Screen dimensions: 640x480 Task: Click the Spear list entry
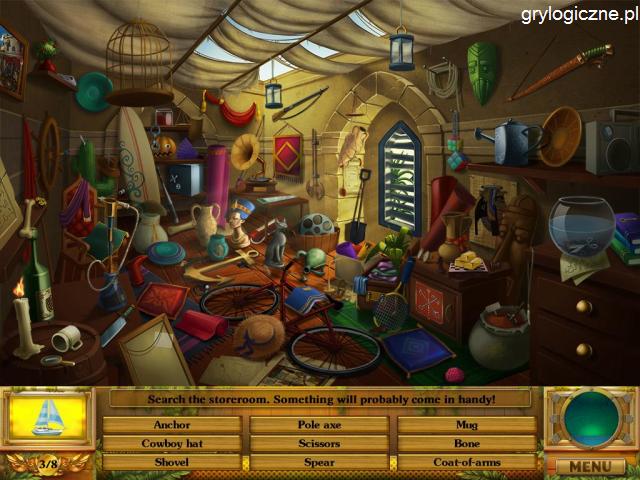(x=319, y=462)
